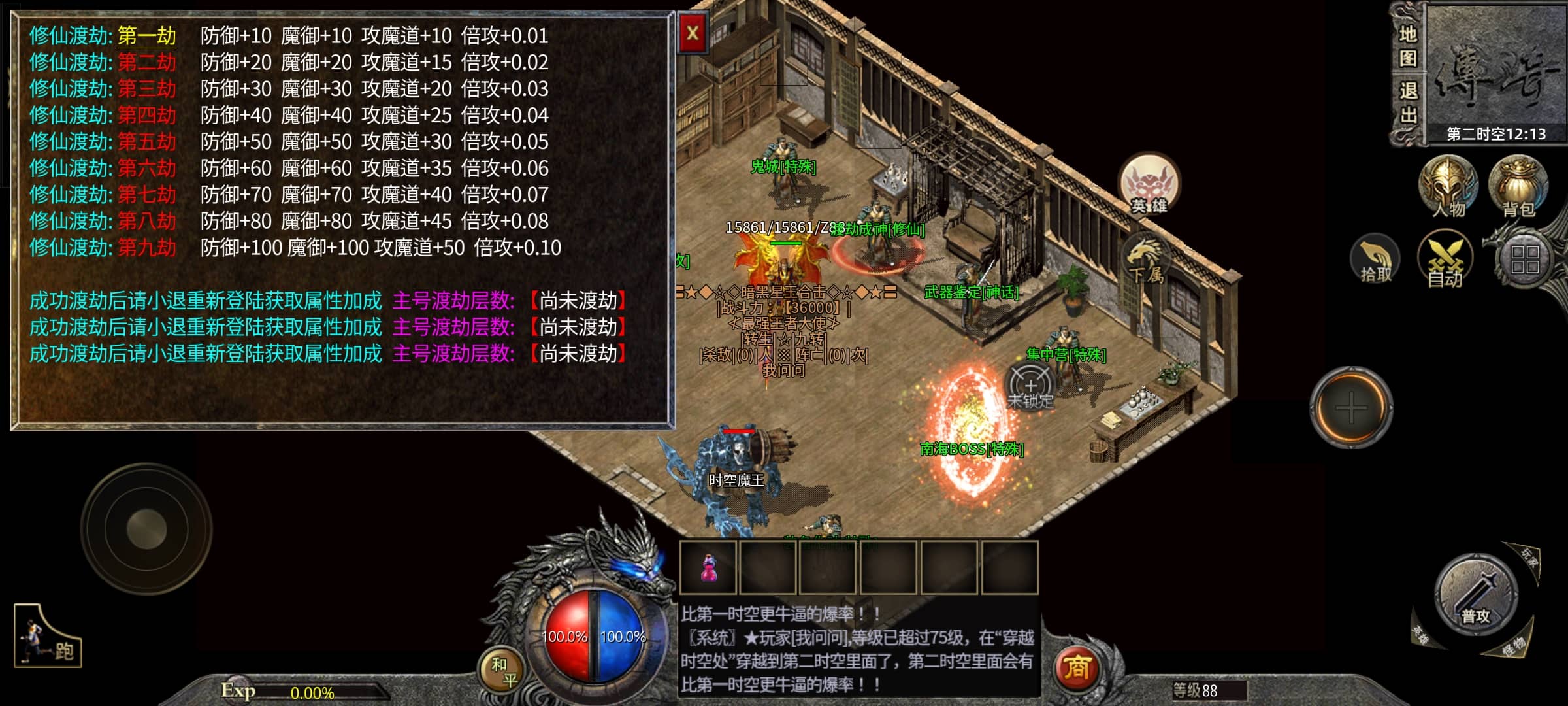
Task: Open the 商 shop button
Action: [1076, 668]
